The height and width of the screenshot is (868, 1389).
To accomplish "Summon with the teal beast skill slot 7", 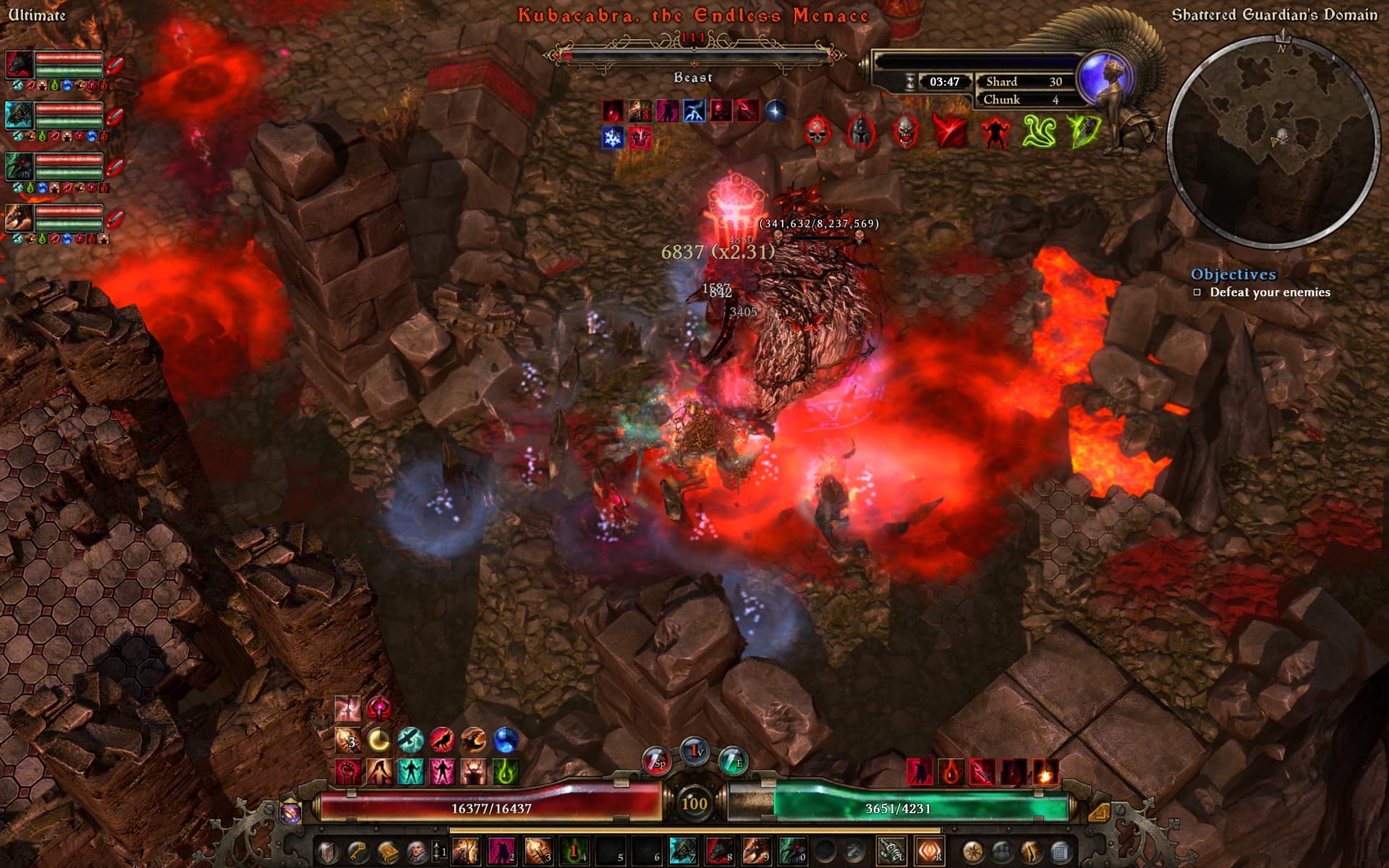I will (x=683, y=851).
